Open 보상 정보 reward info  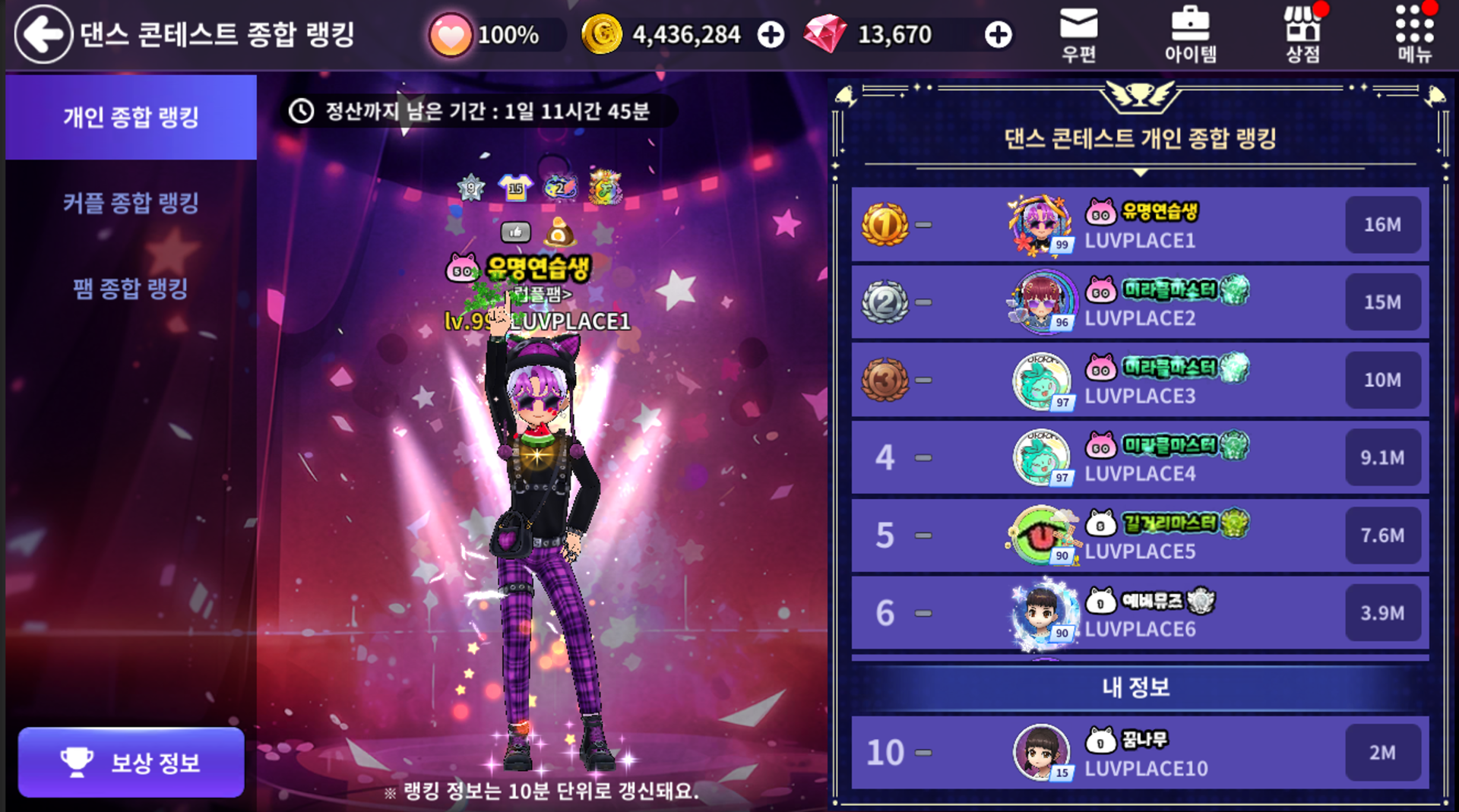click(x=131, y=762)
